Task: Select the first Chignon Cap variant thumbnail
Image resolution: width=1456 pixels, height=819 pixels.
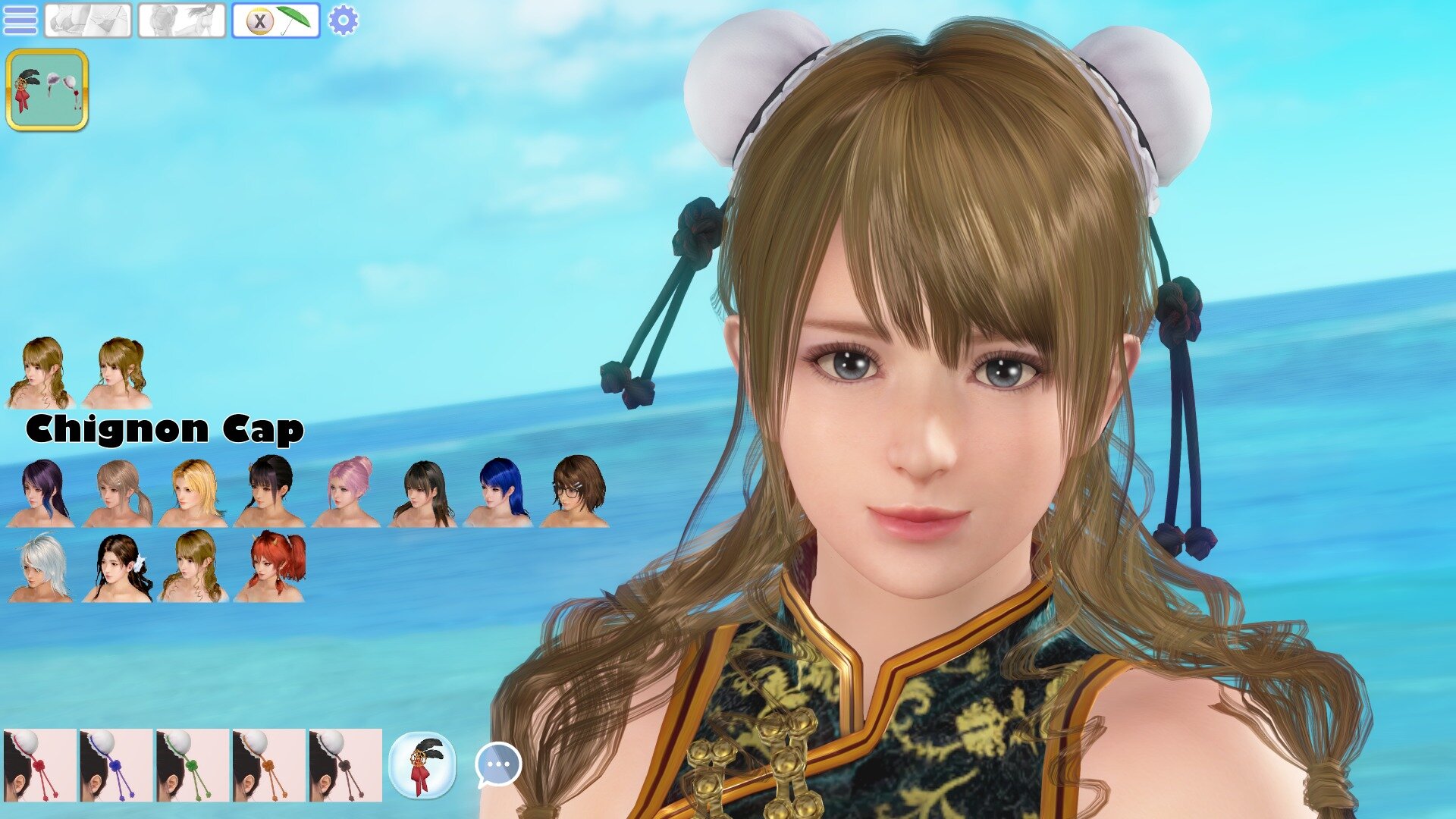Action: pyautogui.click(x=40, y=372)
